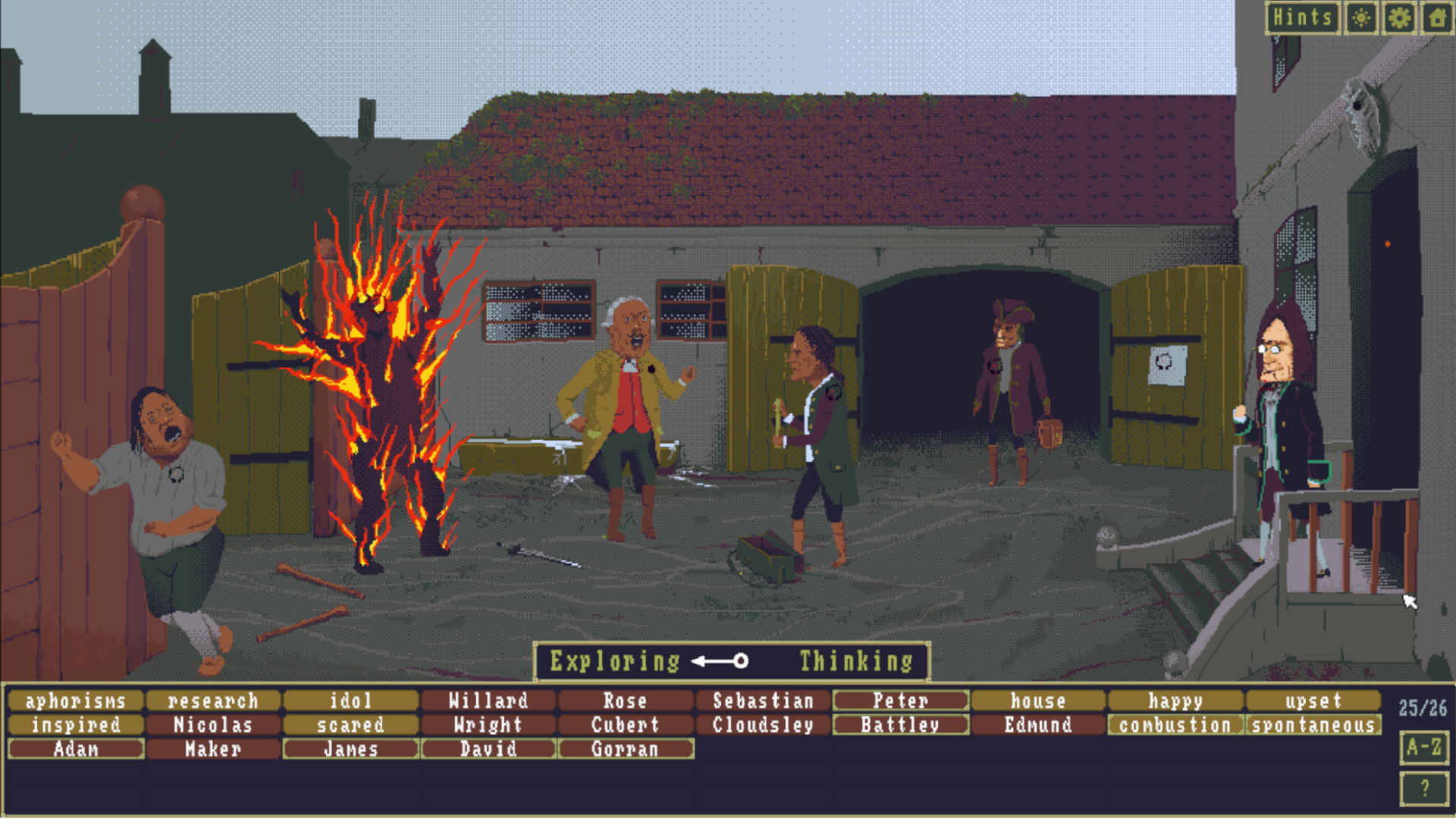The image size is (1456, 819).
Task: Select the word 'happy'
Action: click(x=1176, y=701)
